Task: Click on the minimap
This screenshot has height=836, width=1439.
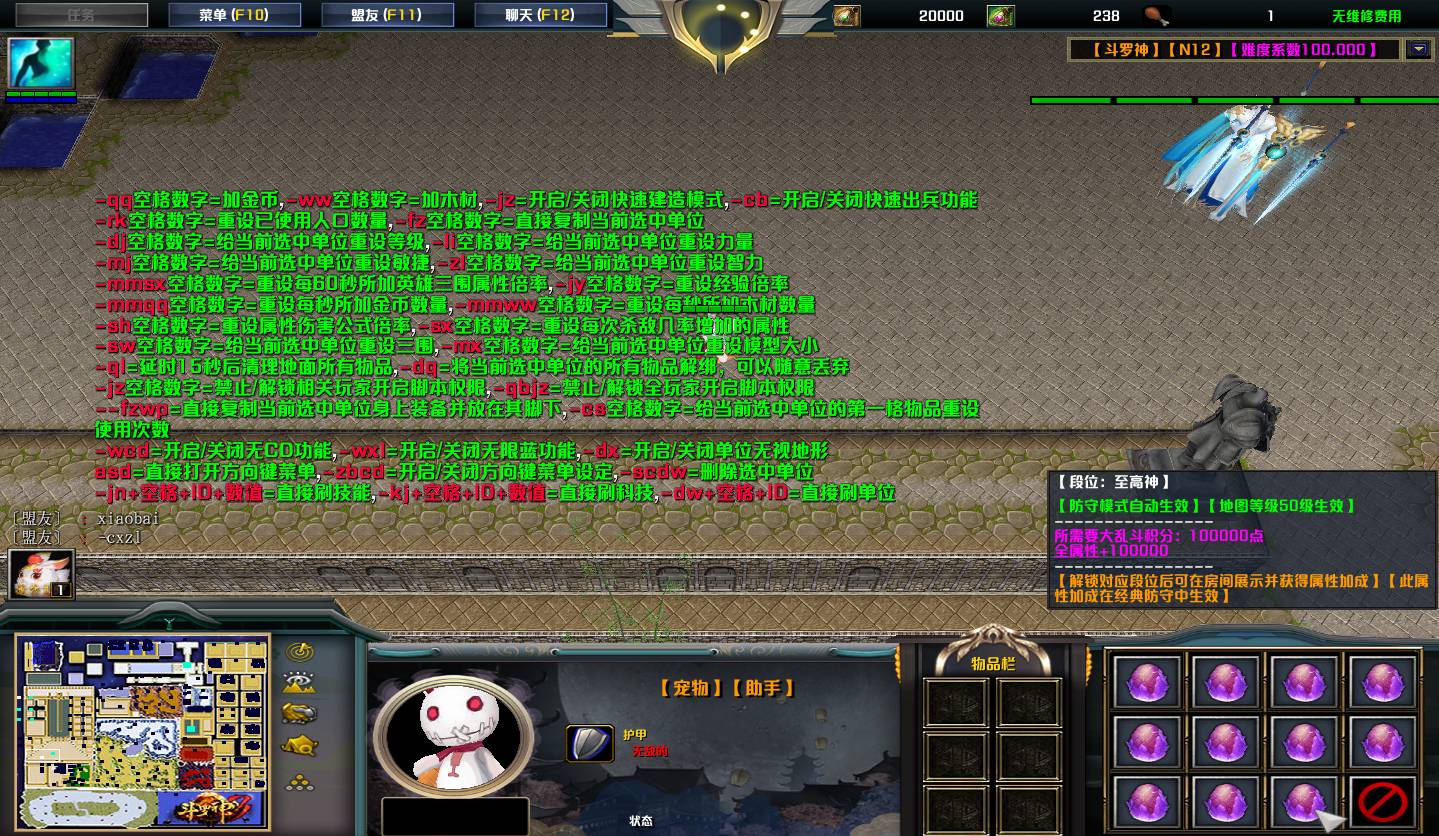Action: point(143,730)
